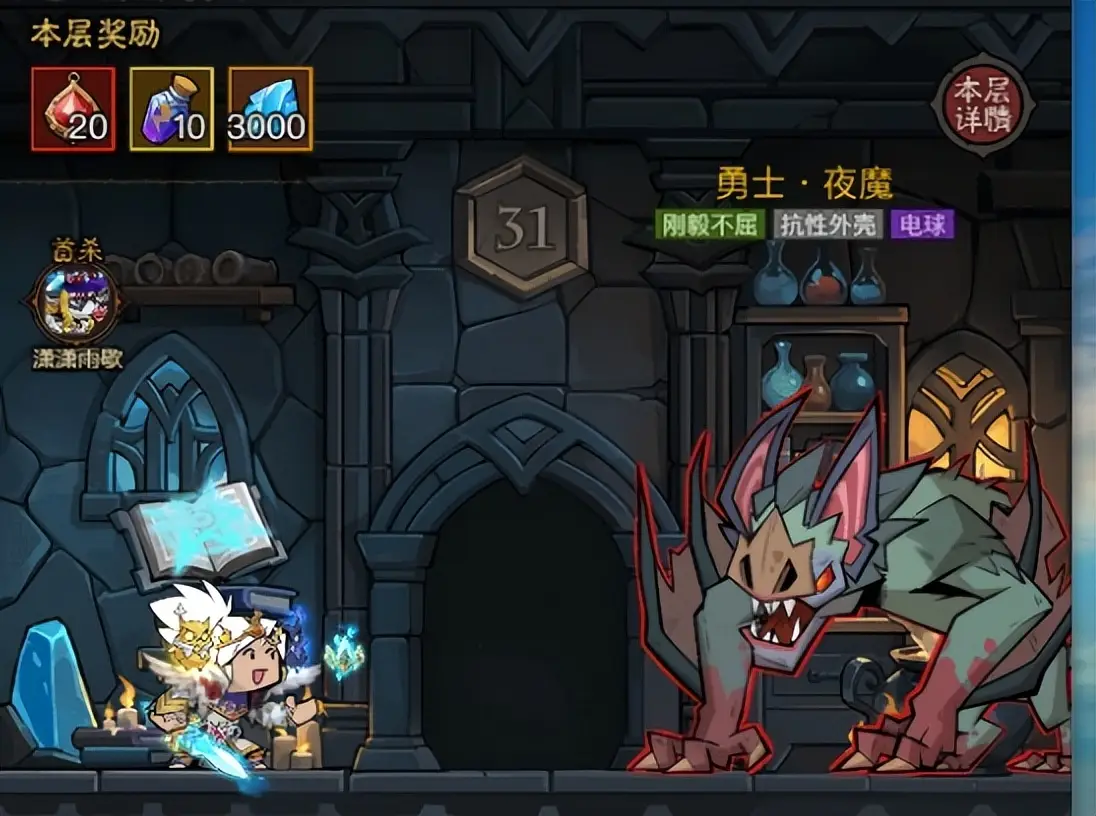
Task: Show the 刚毅不屈 trait description
Action: click(x=710, y=225)
